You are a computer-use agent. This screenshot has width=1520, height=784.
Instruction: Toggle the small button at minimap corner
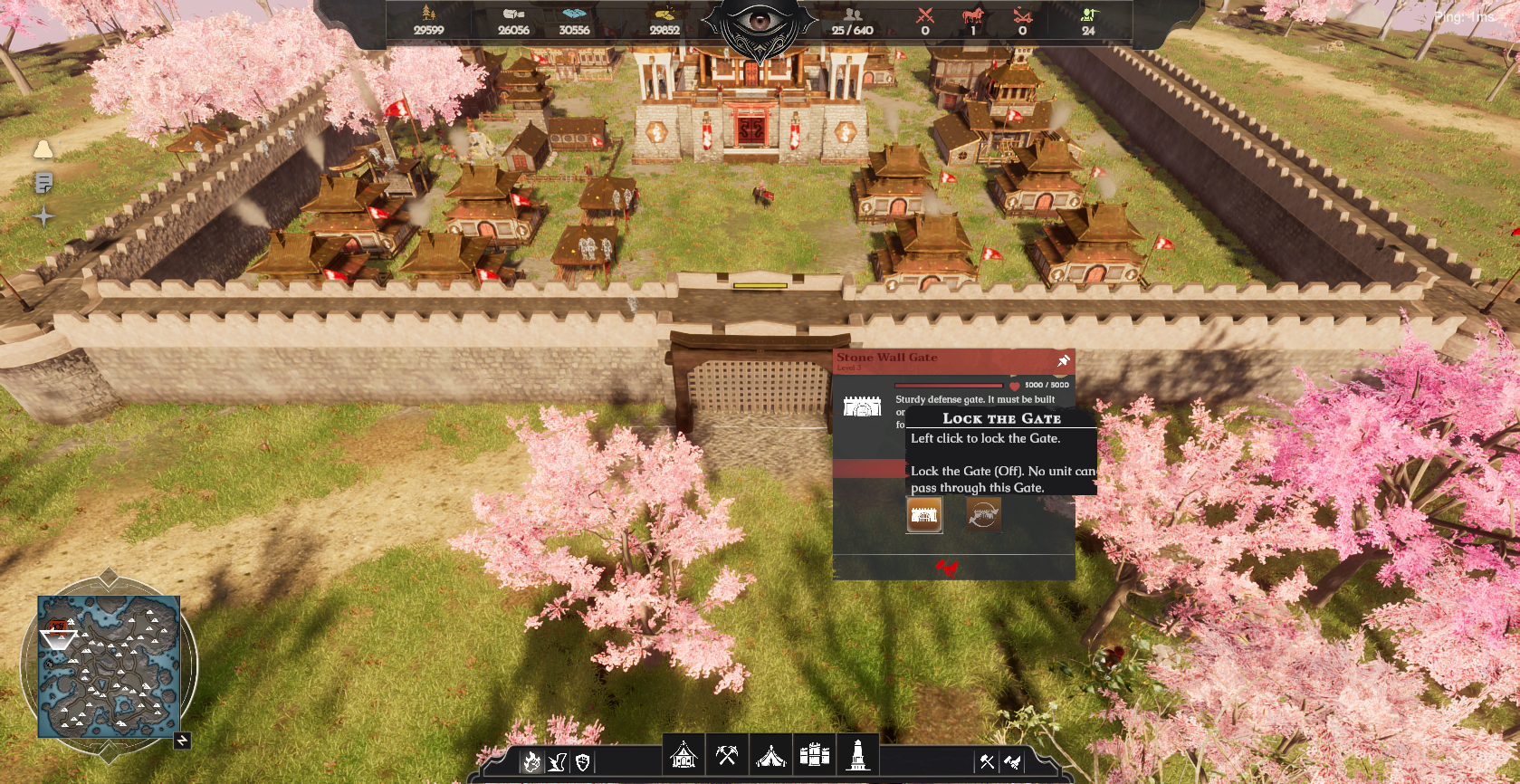pyautogui.click(x=182, y=741)
